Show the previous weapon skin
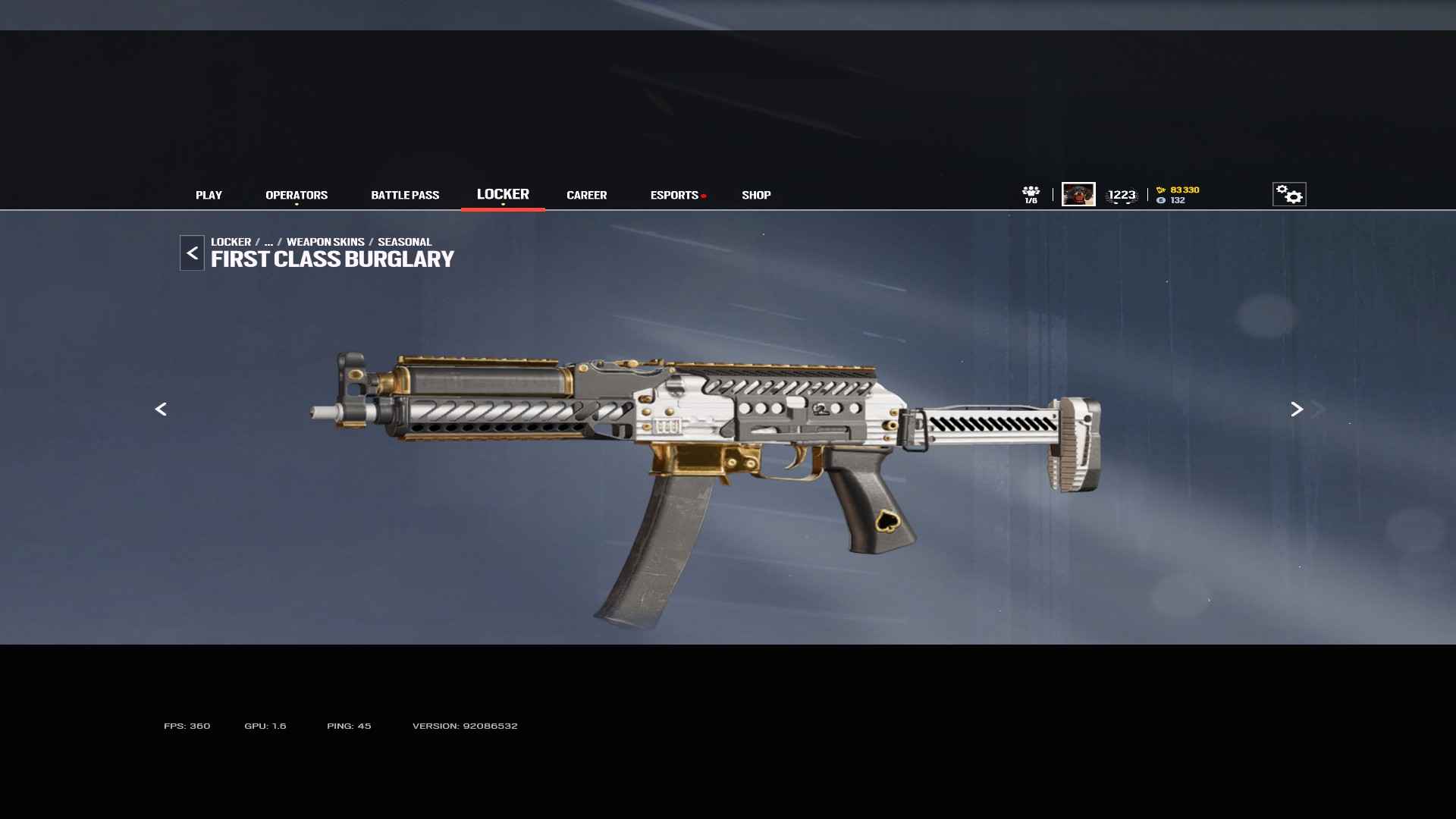Image resolution: width=1456 pixels, height=819 pixels. click(x=161, y=409)
